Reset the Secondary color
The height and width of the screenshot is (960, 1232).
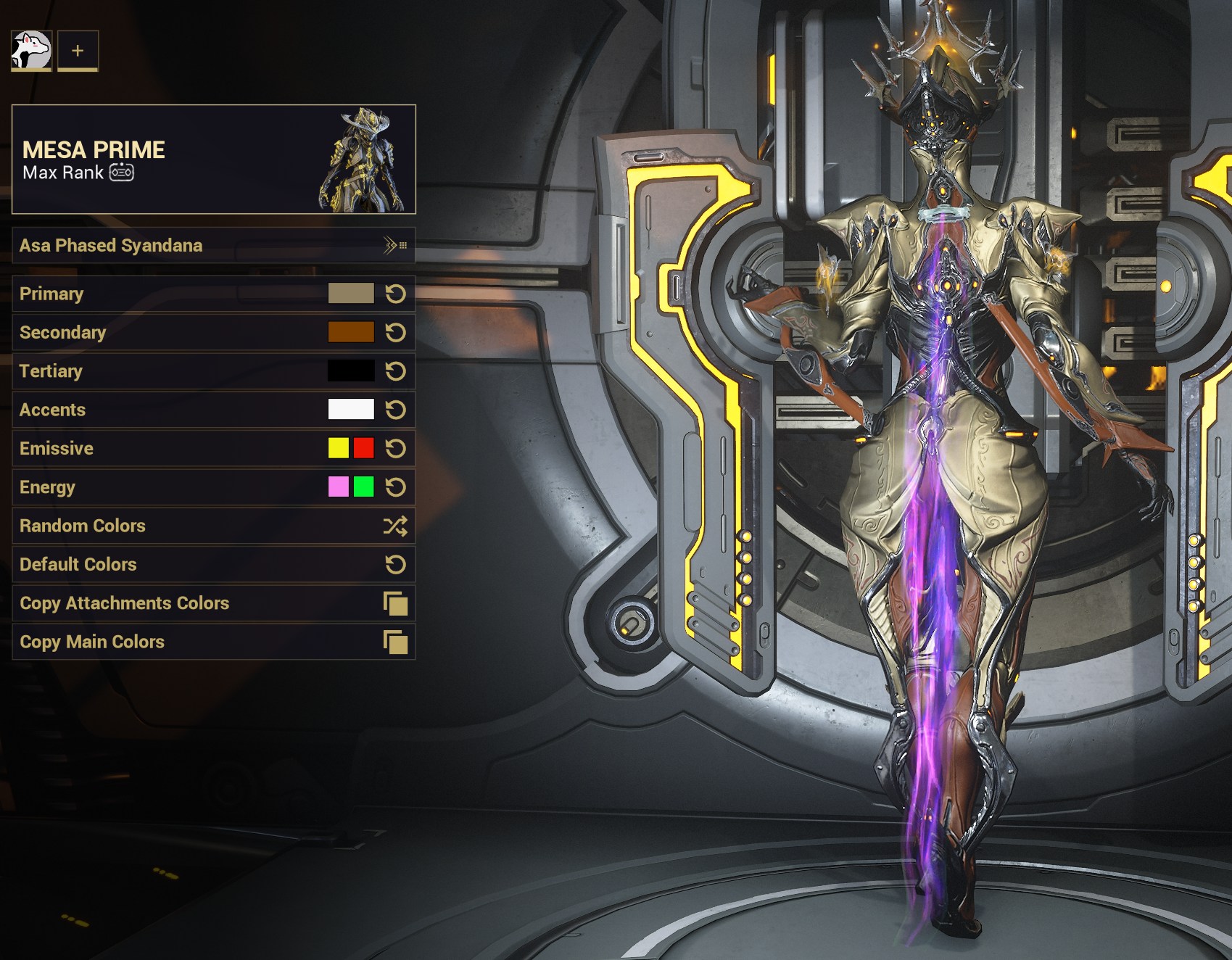click(395, 333)
